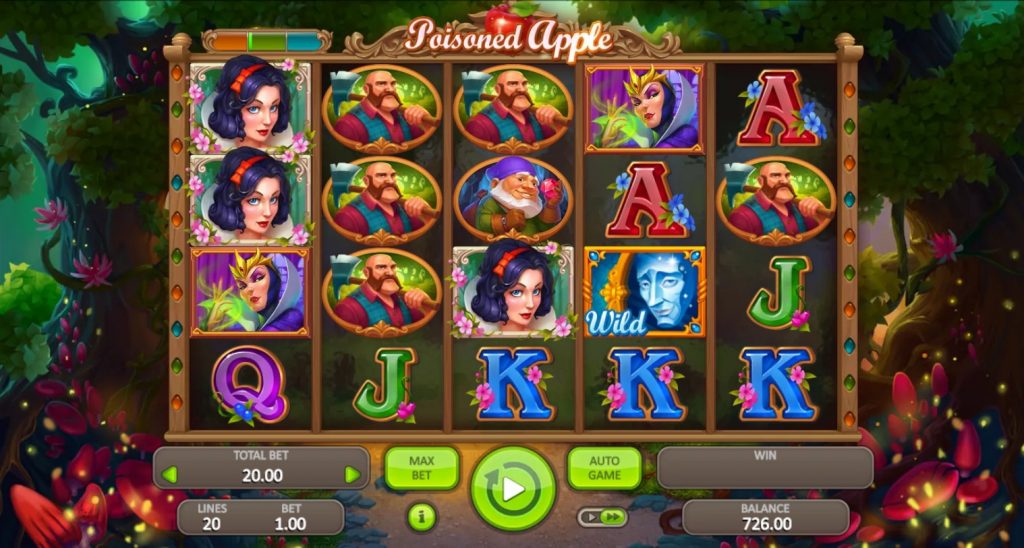This screenshot has width=1024, height=548.
Task: Start Auto Game mode
Action: pos(604,468)
